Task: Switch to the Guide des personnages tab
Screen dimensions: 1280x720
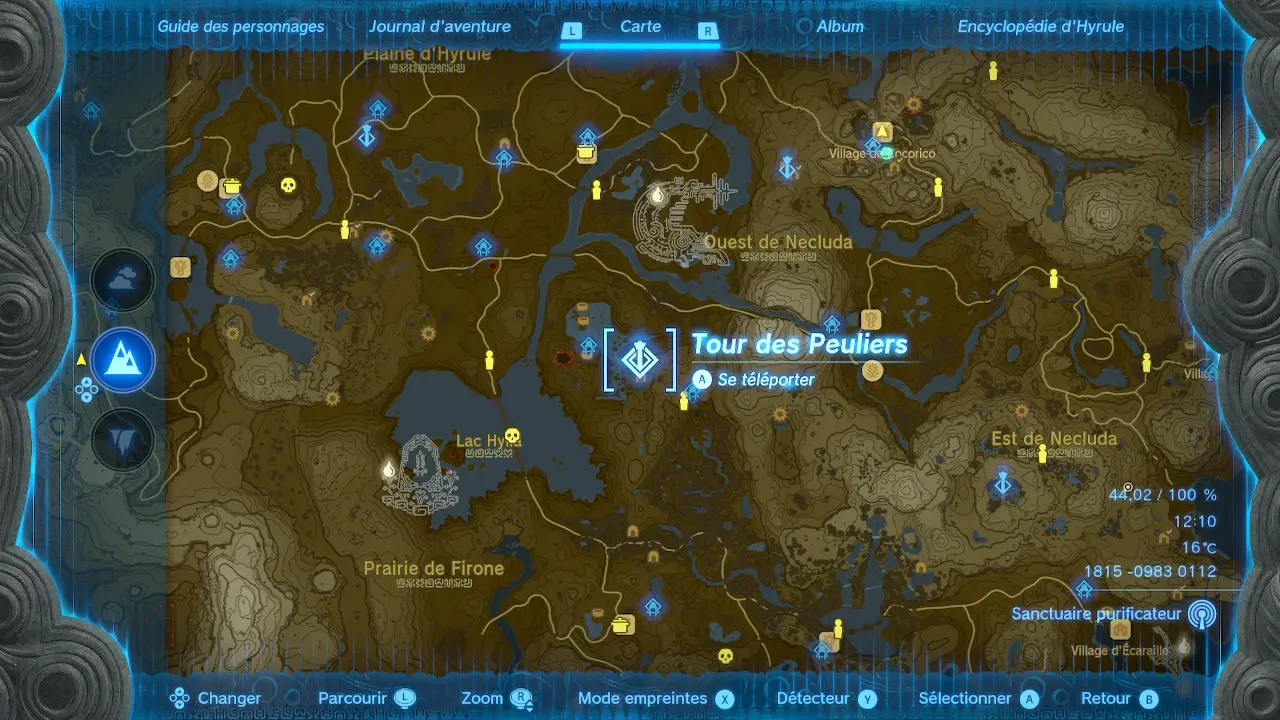Action: (x=241, y=27)
